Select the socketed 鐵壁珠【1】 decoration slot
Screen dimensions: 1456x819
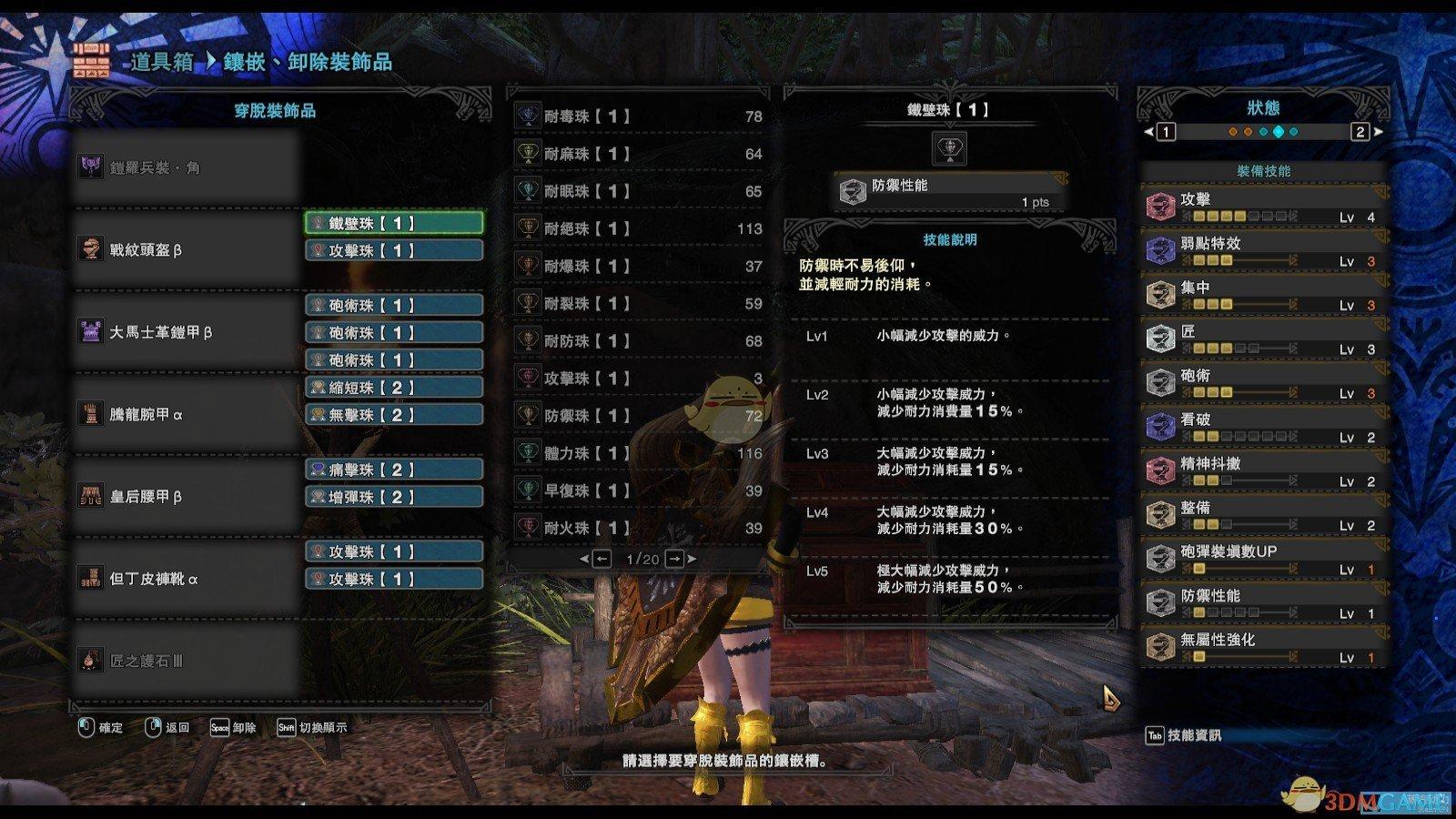click(393, 223)
